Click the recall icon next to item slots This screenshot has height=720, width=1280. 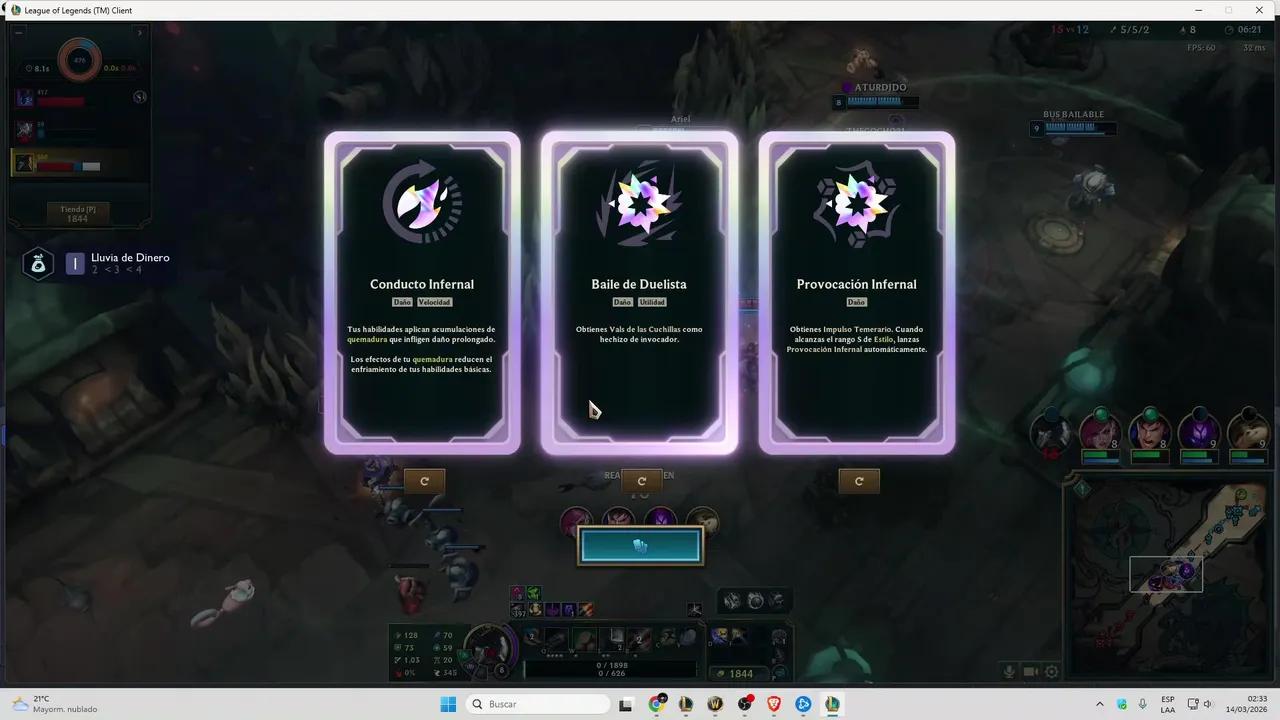[695, 610]
